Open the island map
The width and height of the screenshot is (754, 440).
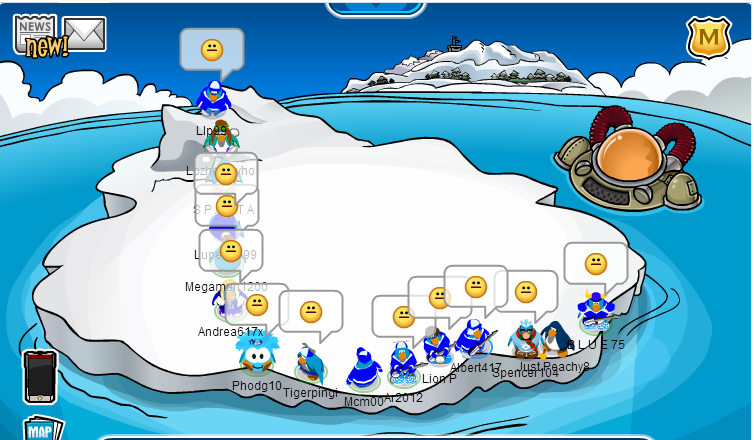point(40,430)
